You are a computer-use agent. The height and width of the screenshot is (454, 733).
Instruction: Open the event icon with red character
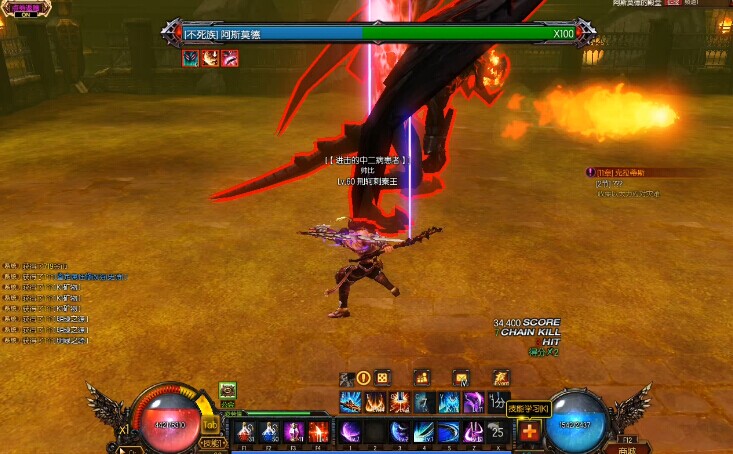click(x=500, y=378)
